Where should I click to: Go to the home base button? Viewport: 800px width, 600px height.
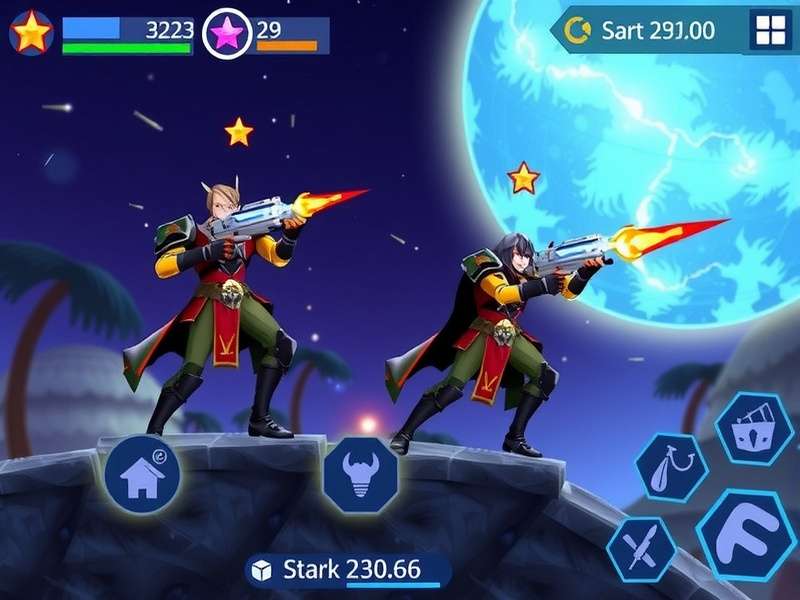click(142, 473)
